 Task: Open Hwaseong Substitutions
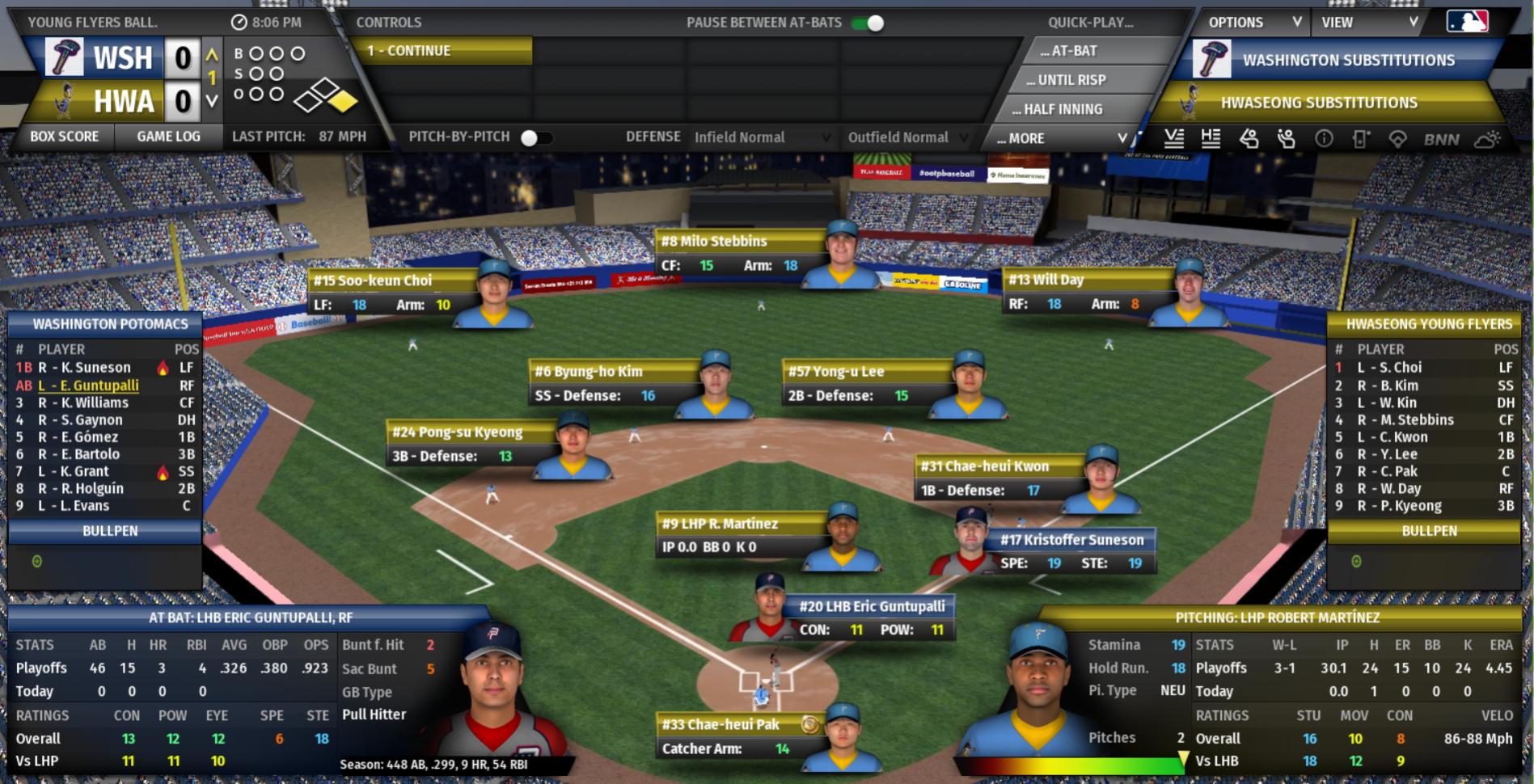point(1318,103)
